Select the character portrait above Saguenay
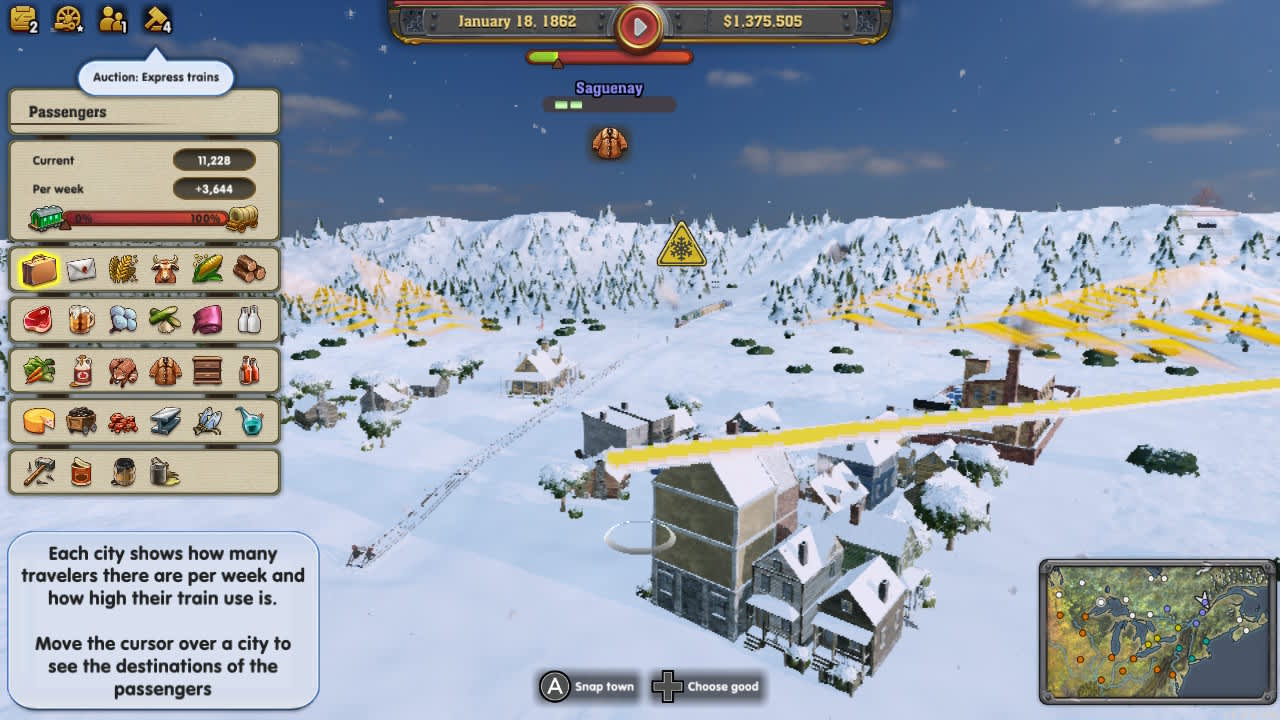1280x720 pixels. coord(610,143)
